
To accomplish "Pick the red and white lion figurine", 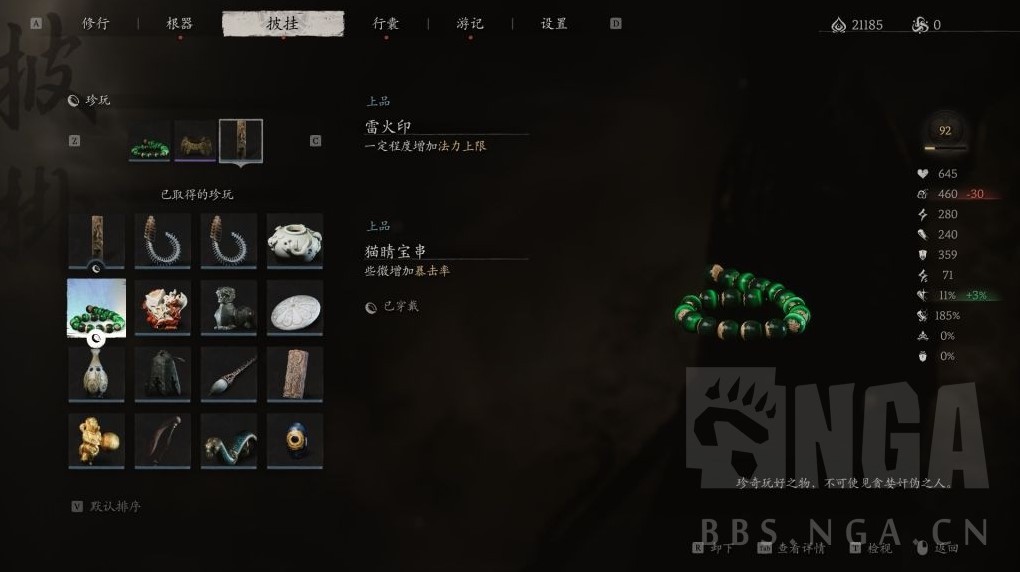I will [163, 307].
